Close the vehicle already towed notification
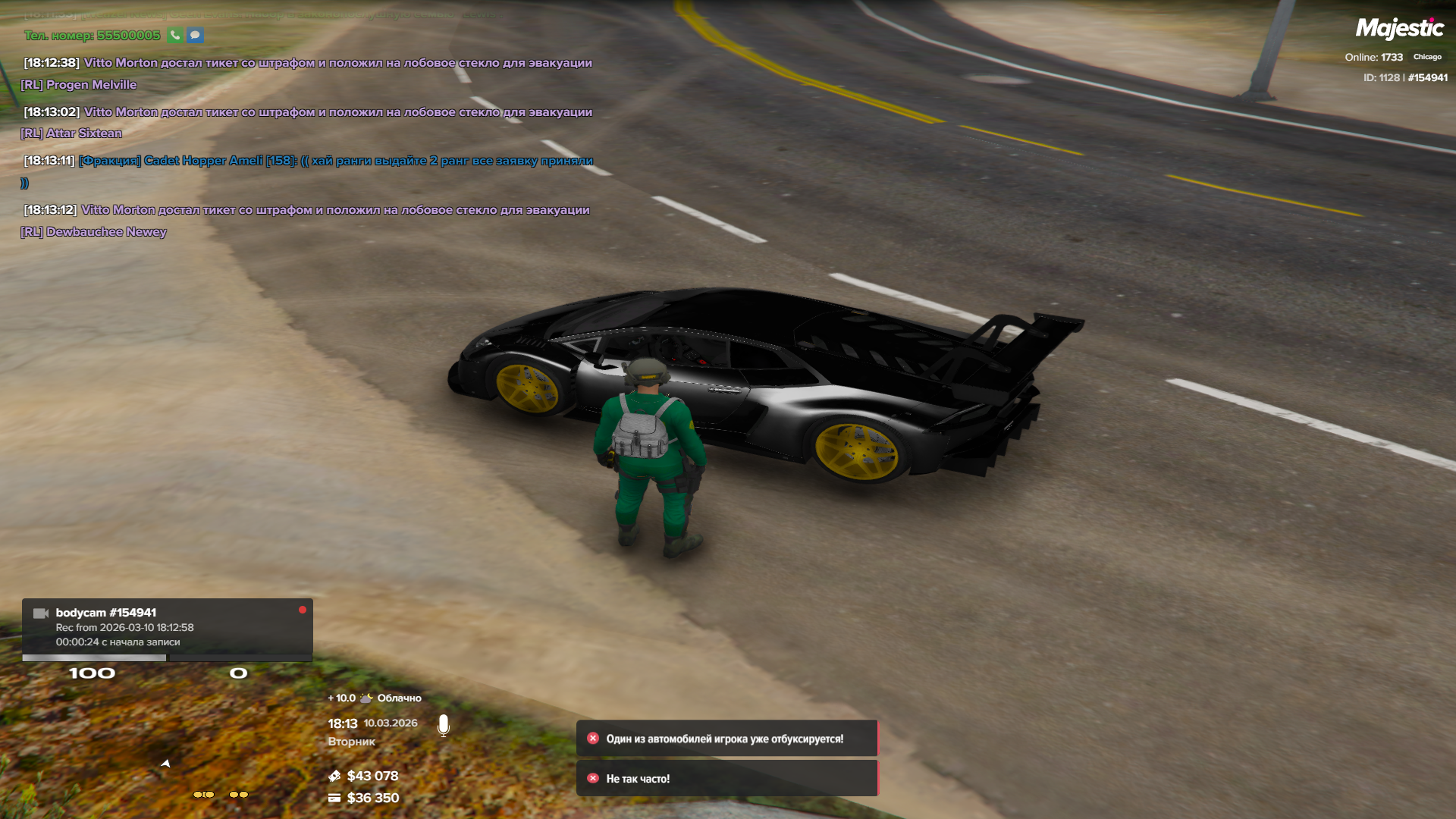The image size is (1456, 819). [593, 738]
